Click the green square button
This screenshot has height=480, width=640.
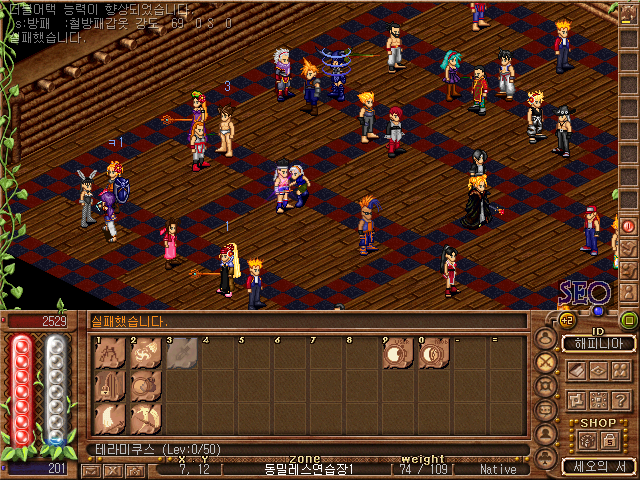(628, 320)
